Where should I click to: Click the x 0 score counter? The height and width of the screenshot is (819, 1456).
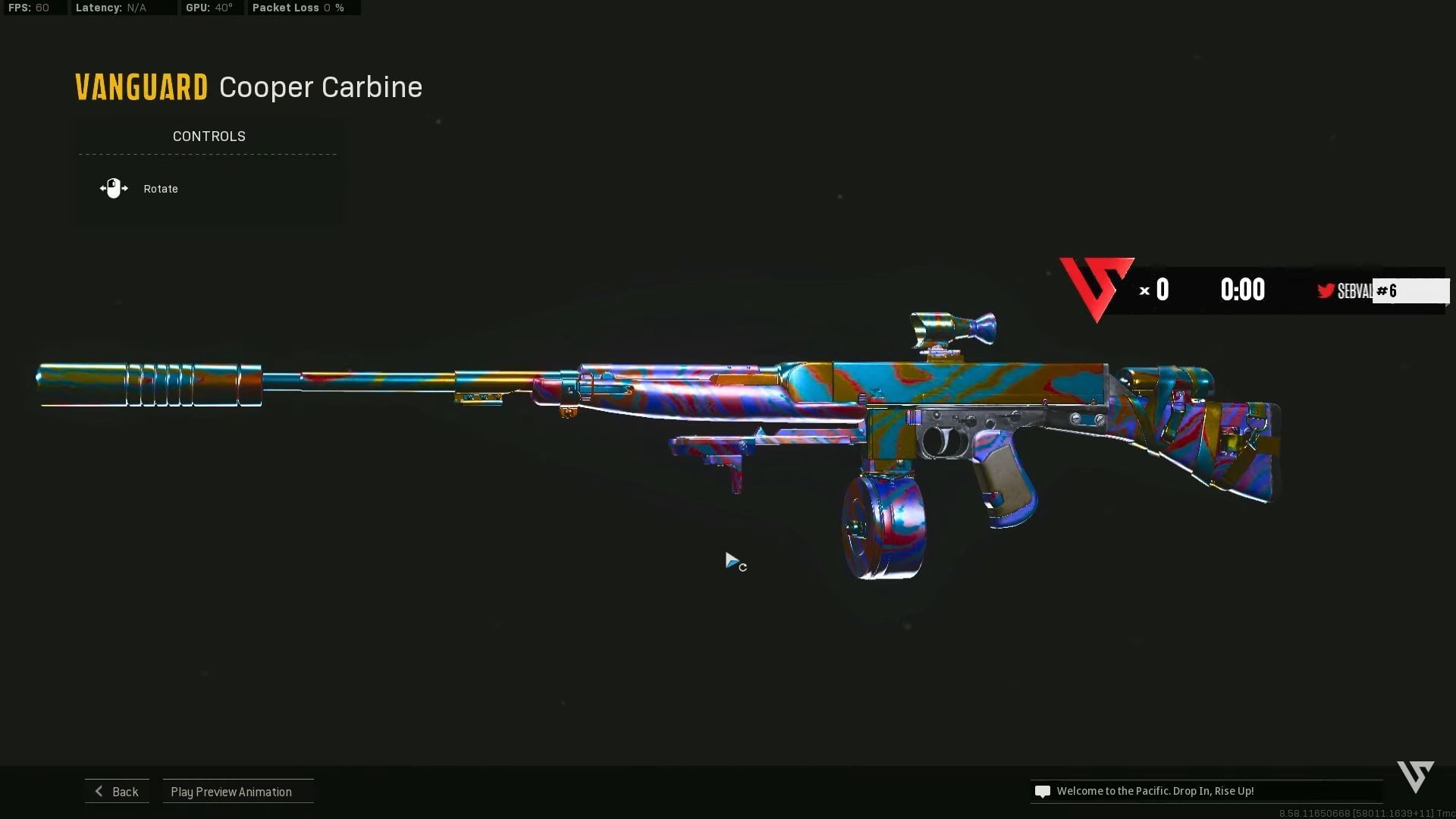(1154, 289)
